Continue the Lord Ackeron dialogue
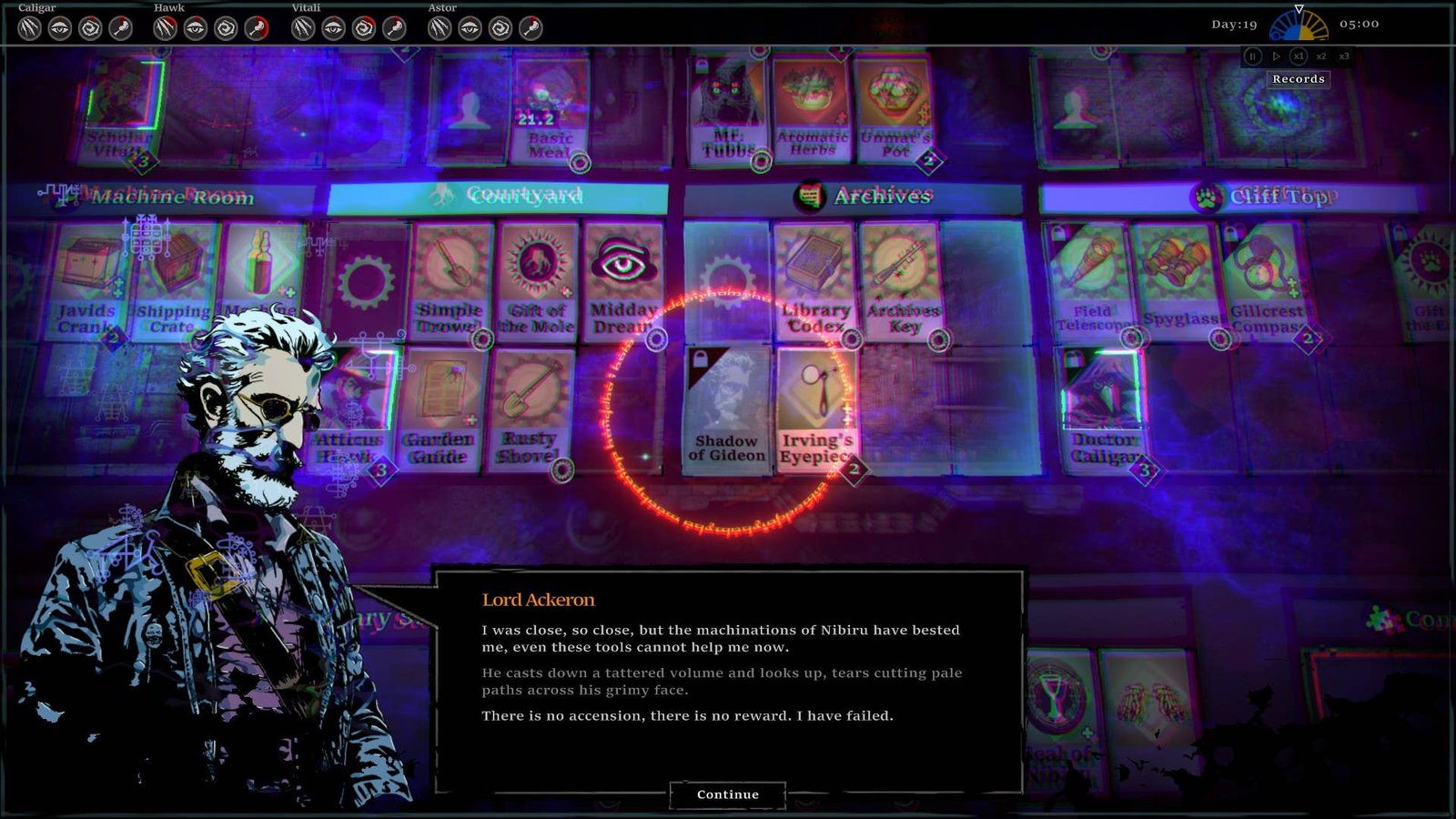Image resolution: width=1456 pixels, height=819 pixels. click(x=727, y=794)
